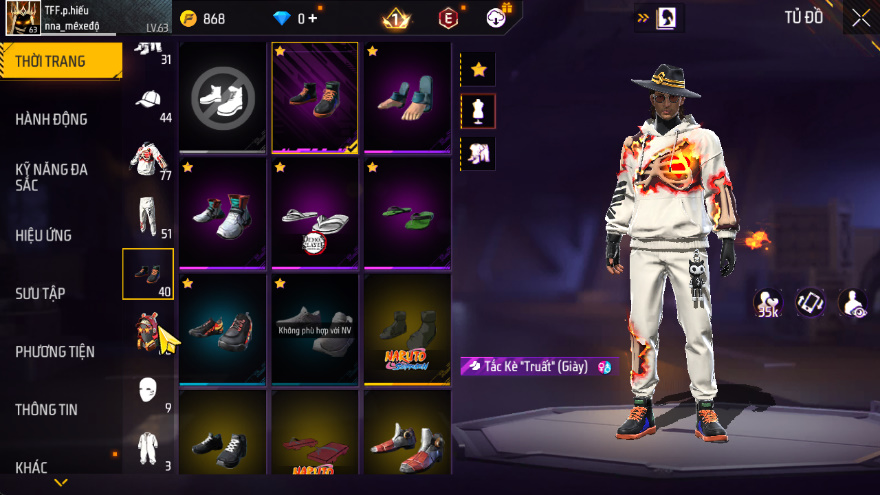Open the white face mask category
This screenshot has height=495, width=880.
pos(148,389)
